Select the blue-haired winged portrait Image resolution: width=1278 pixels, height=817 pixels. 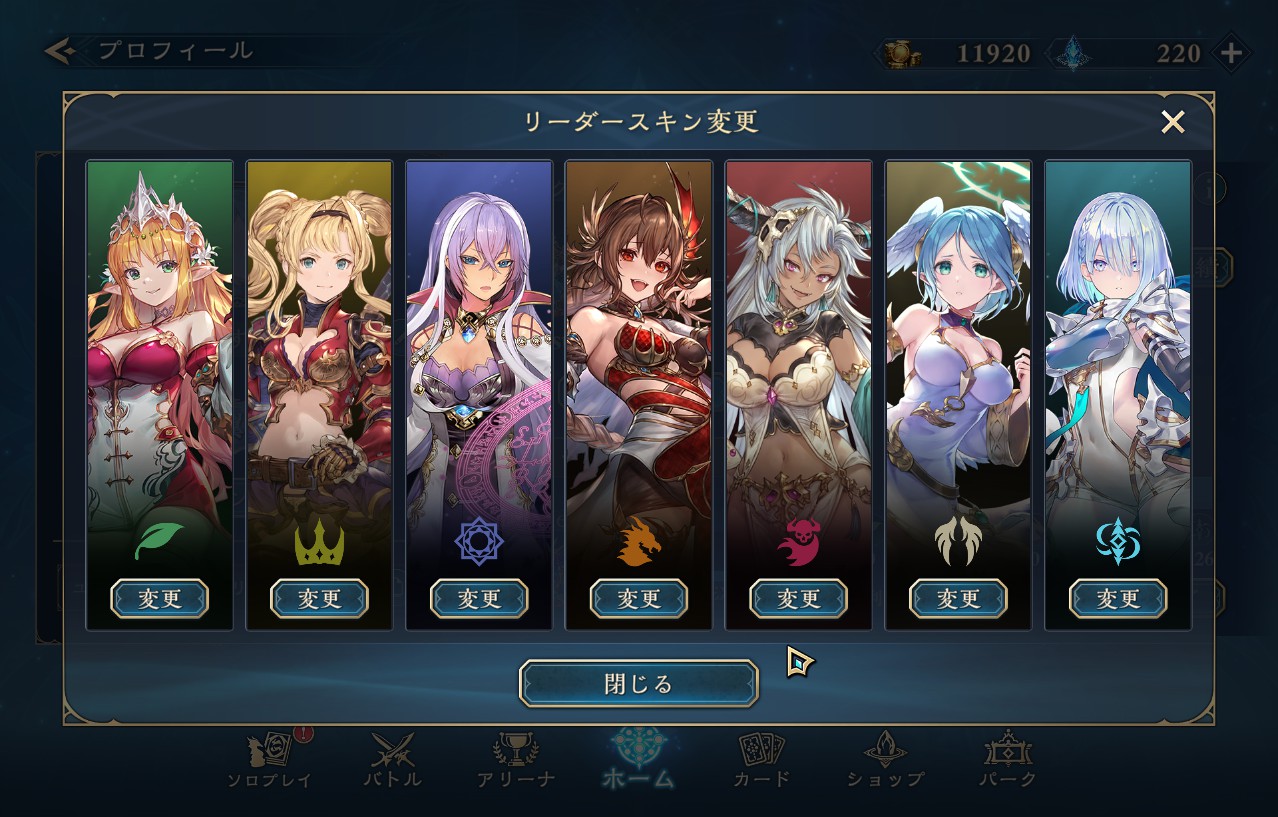pyautogui.click(x=958, y=350)
